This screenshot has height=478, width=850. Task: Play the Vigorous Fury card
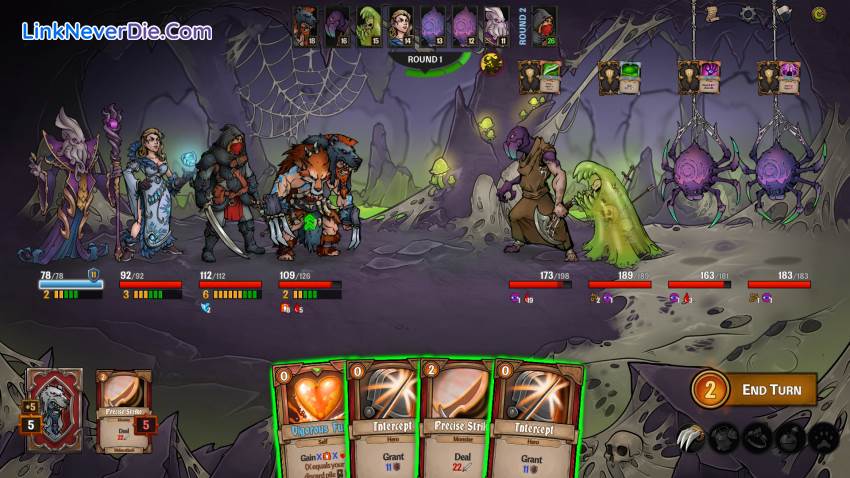[x=308, y=418]
